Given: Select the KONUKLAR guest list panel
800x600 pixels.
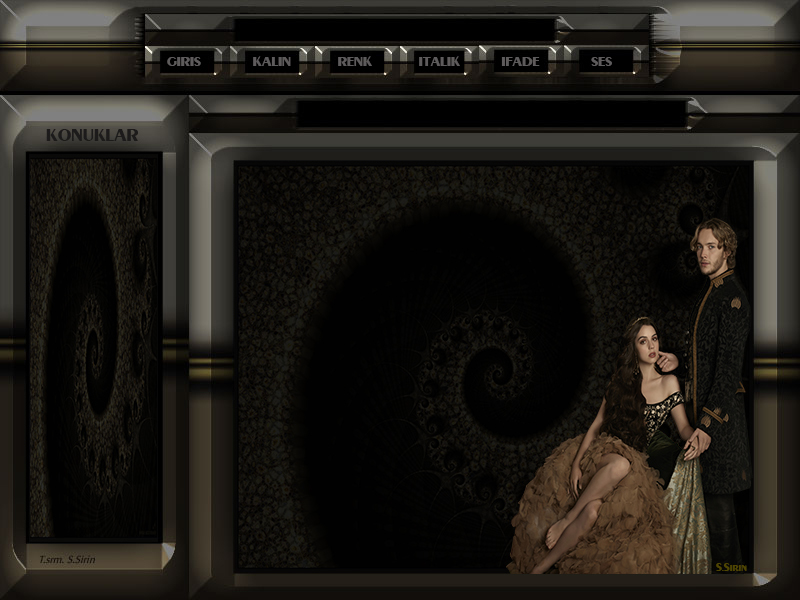Looking at the screenshot, I should point(95,345).
